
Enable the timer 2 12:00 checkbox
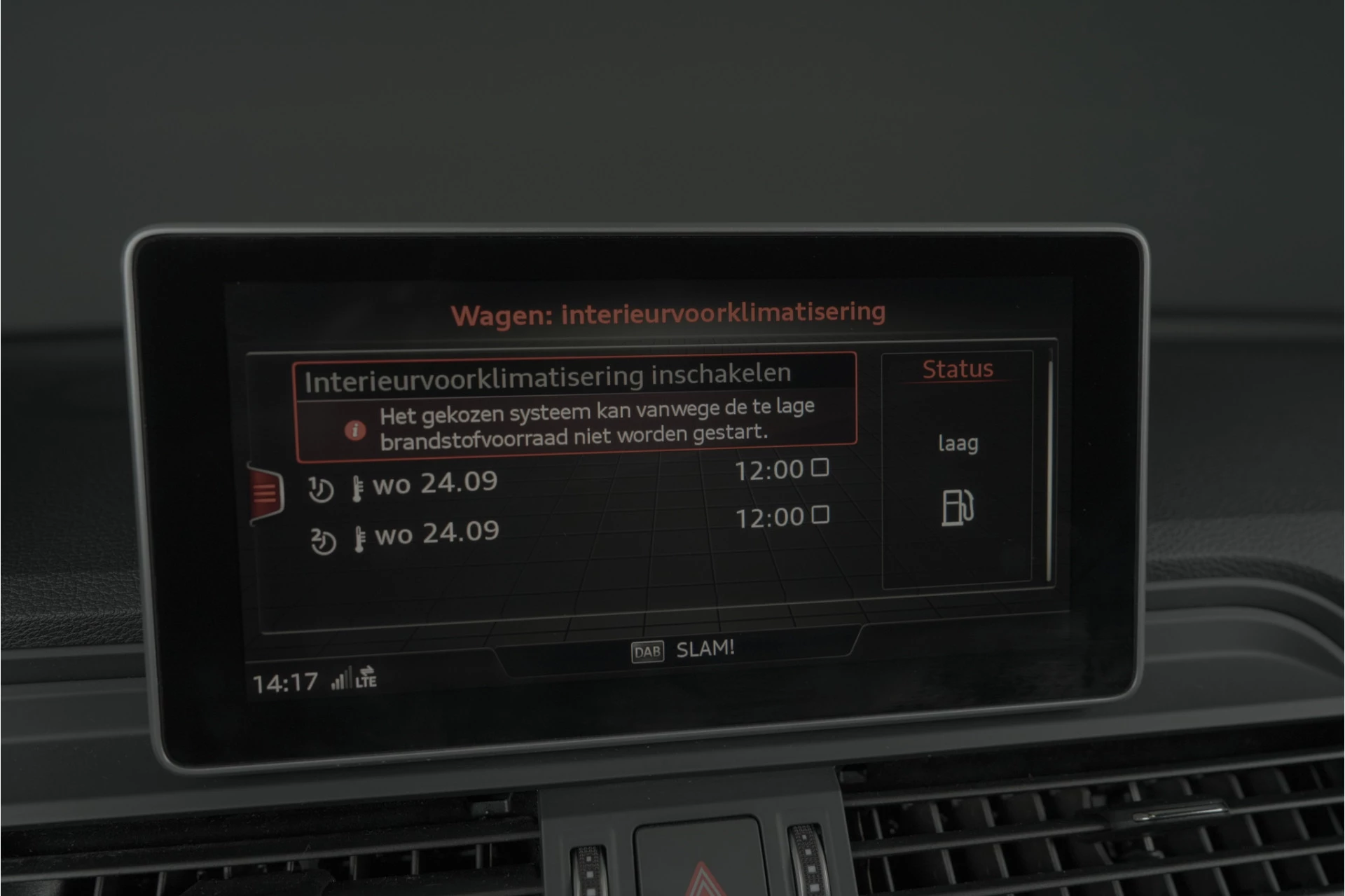pyautogui.click(x=820, y=515)
